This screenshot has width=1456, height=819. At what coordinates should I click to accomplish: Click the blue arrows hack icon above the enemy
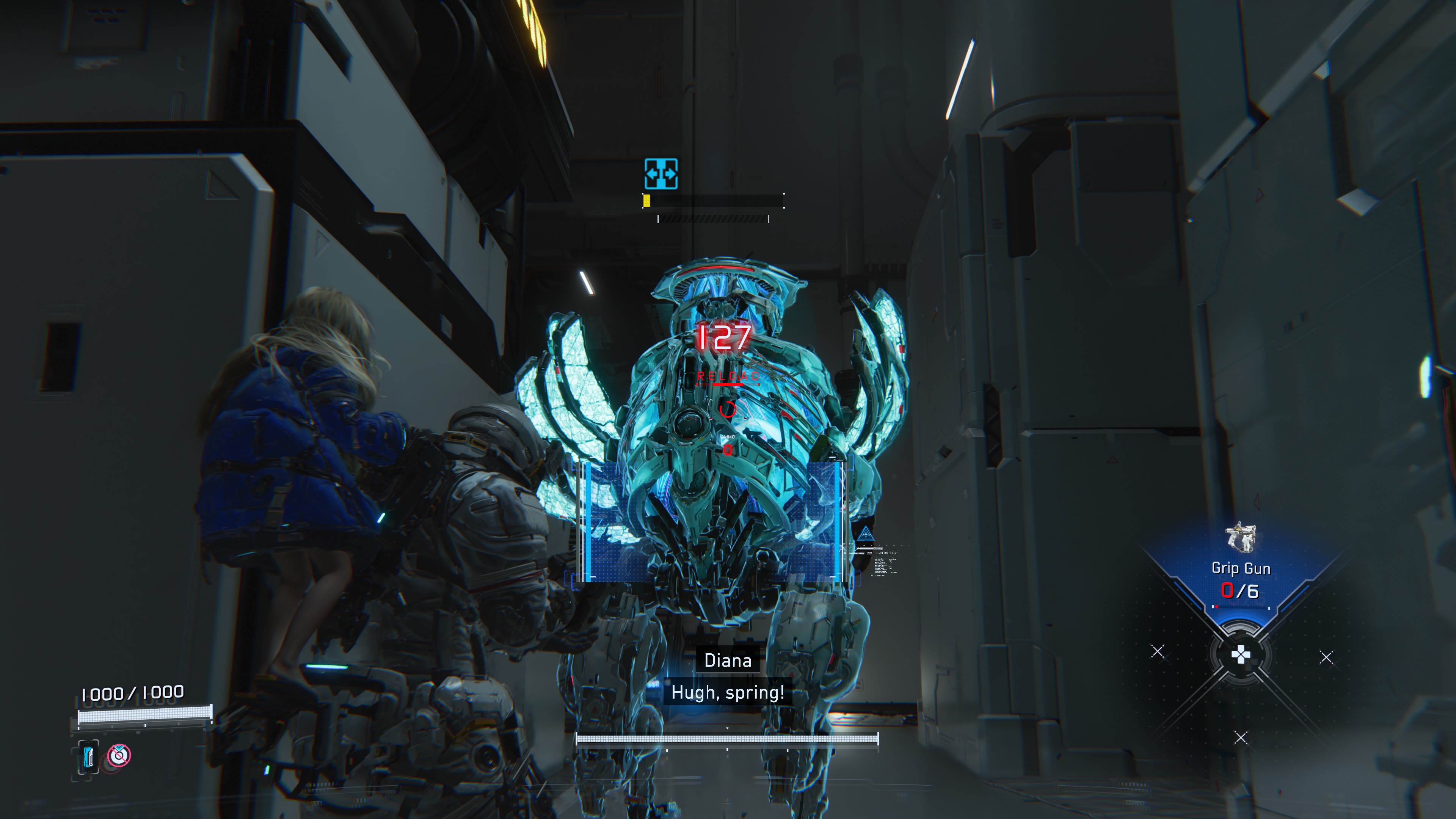[x=661, y=174]
